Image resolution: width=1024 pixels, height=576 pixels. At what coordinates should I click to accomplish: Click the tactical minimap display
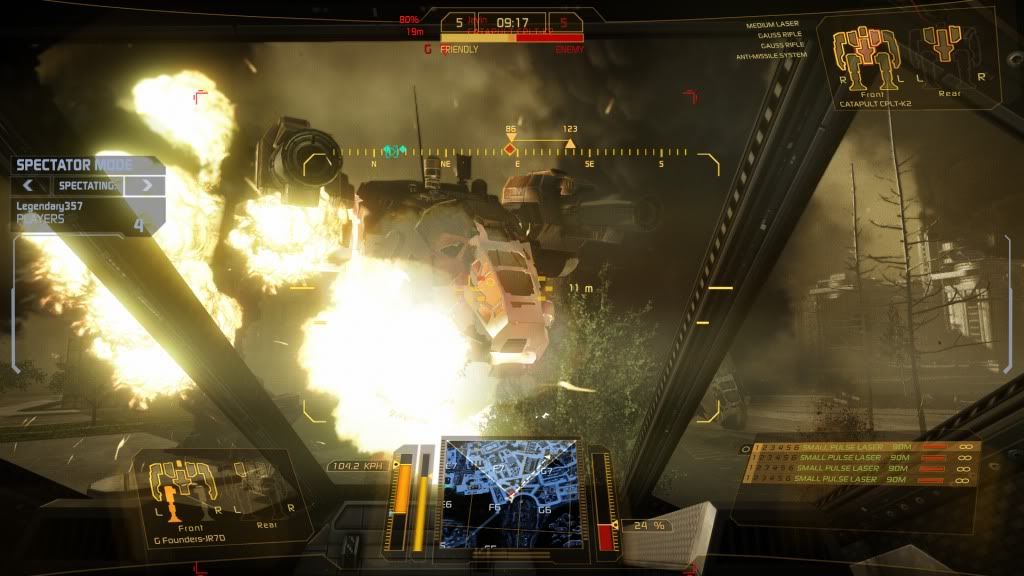tap(509, 490)
